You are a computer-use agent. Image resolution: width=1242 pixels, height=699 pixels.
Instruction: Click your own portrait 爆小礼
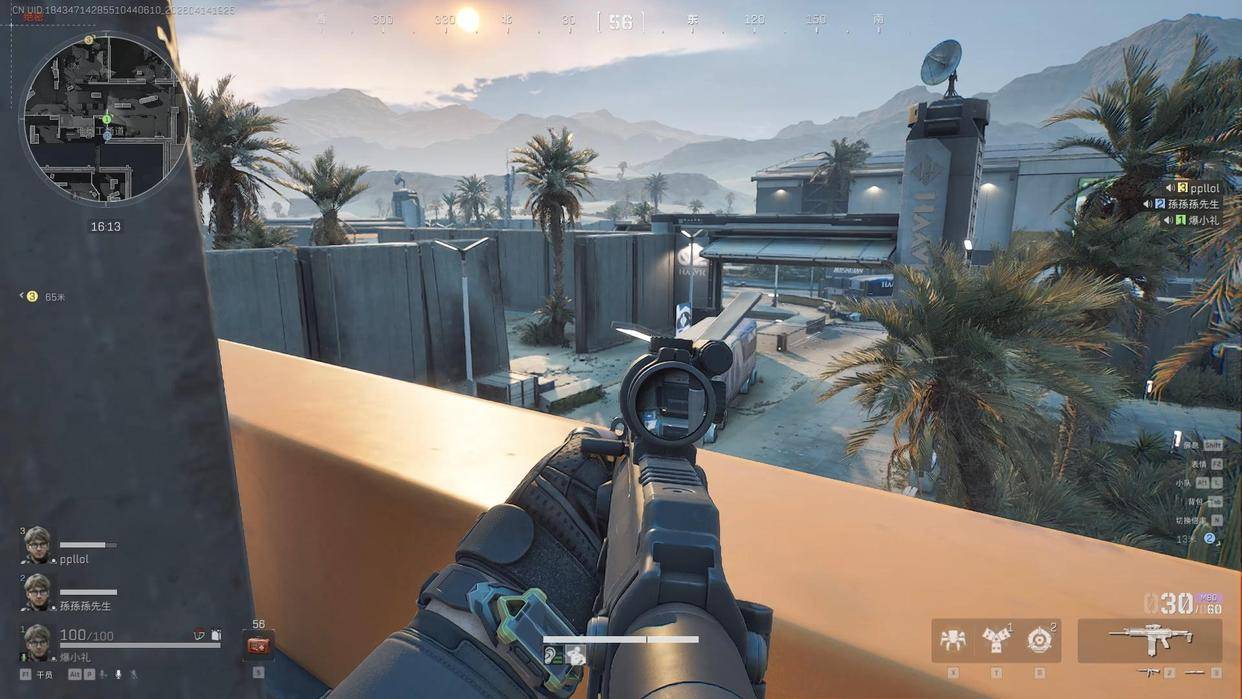[x=37, y=642]
